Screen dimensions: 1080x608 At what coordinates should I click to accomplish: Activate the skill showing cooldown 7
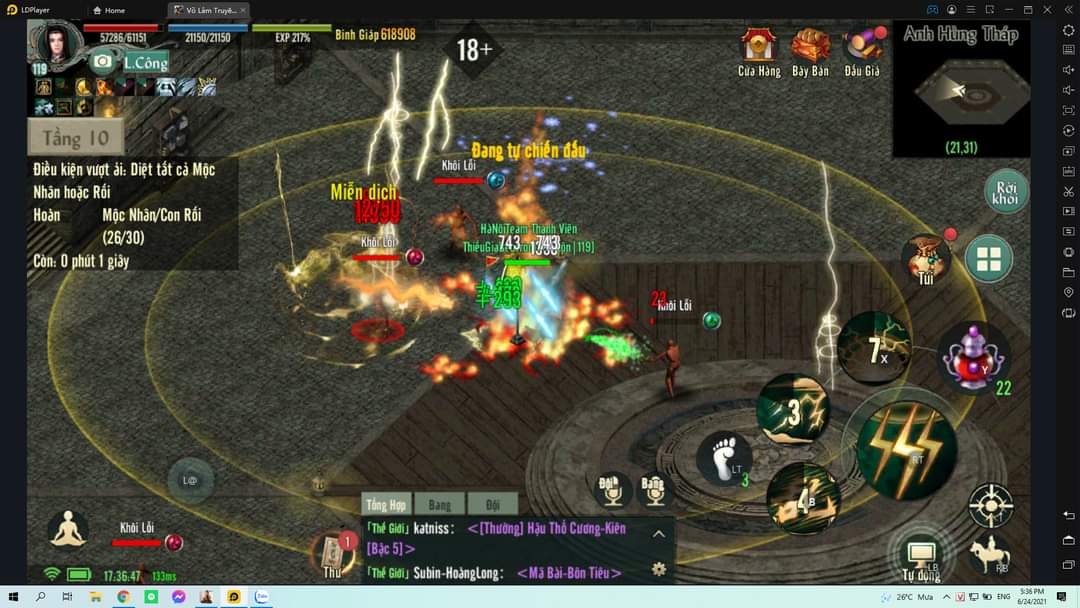click(874, 348)
